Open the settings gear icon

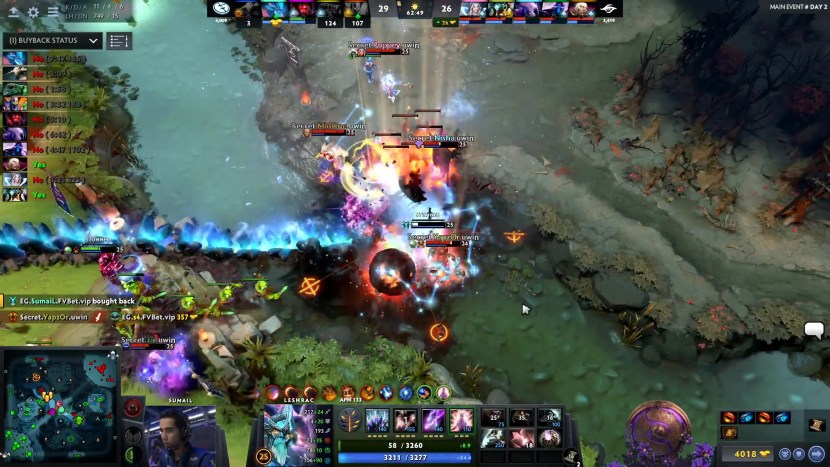pos(33,12)
